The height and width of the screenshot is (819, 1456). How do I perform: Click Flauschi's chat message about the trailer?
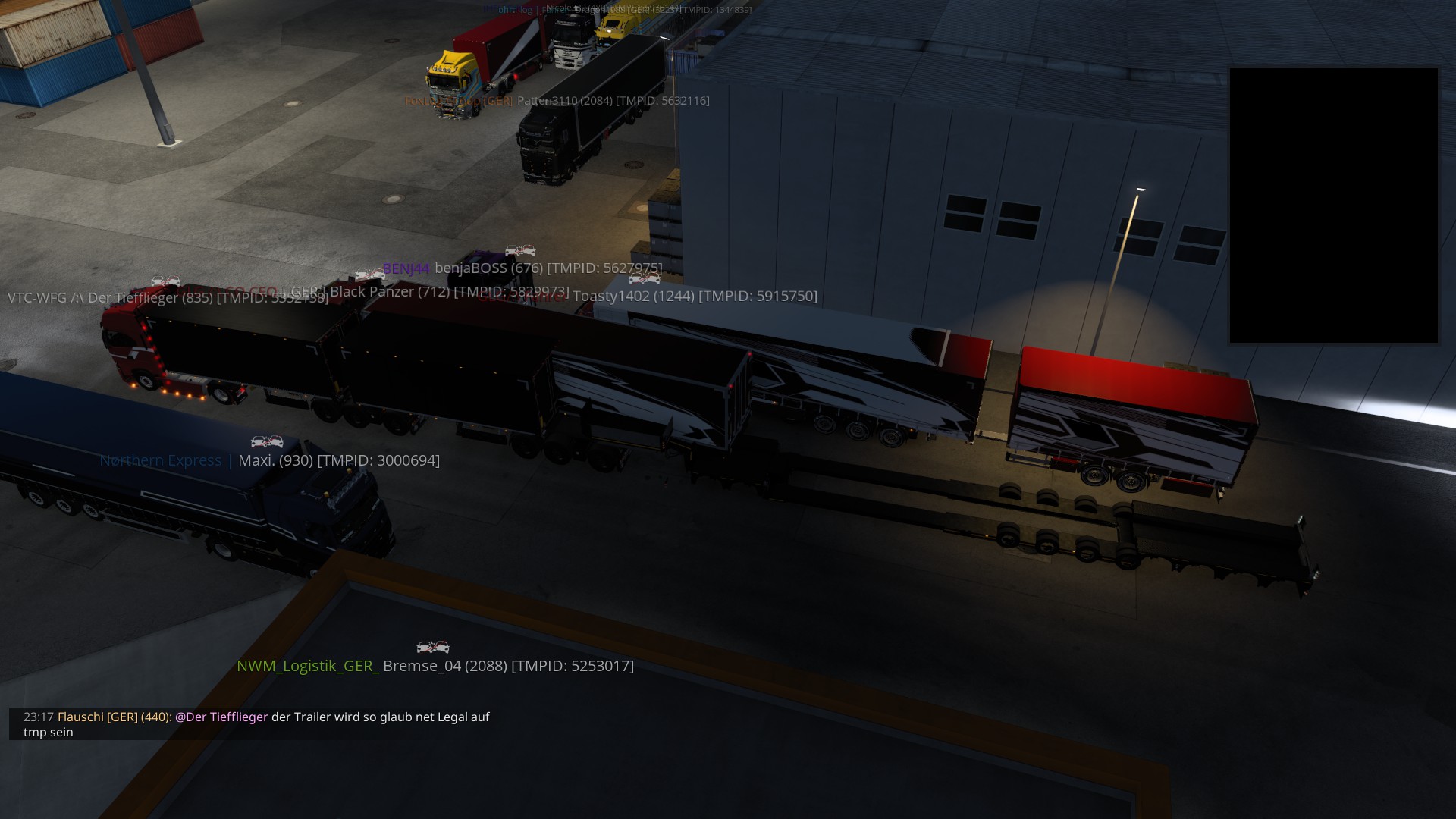tap(256, 724)
